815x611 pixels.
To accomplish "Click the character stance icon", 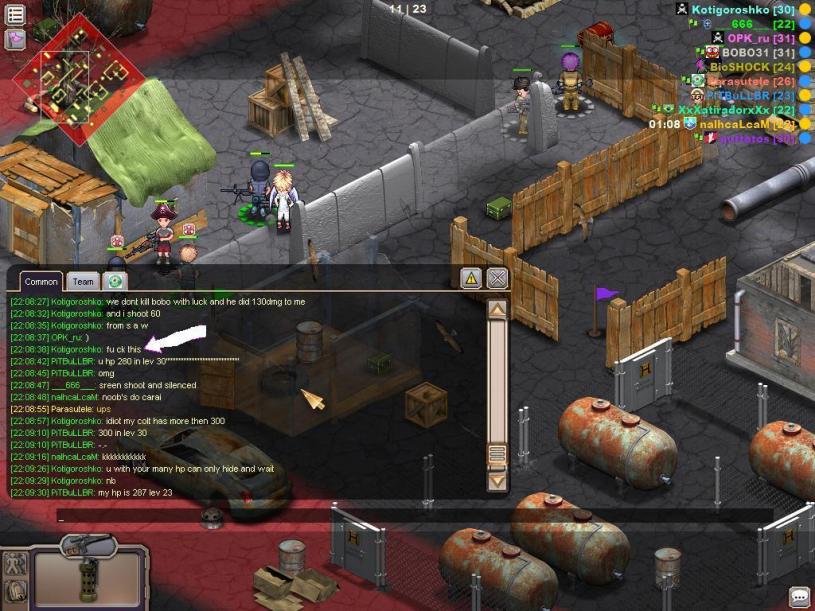I will click(x=15, y=564).
